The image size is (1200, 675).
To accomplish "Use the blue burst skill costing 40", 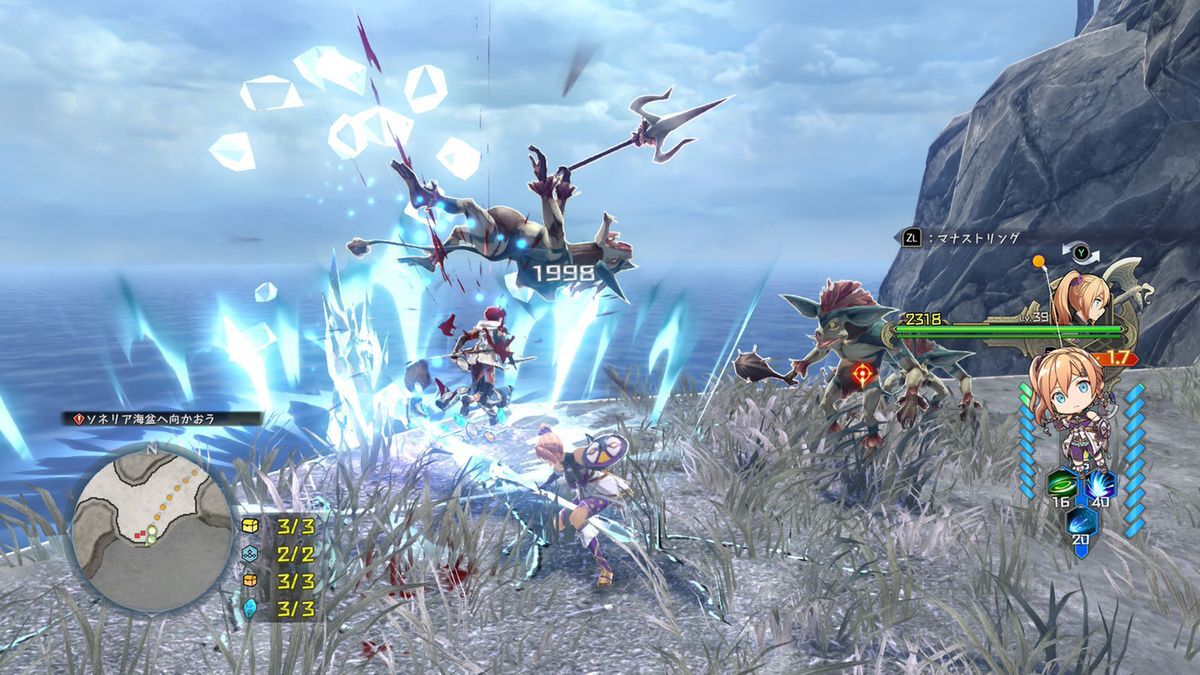I will [1102, 485].
